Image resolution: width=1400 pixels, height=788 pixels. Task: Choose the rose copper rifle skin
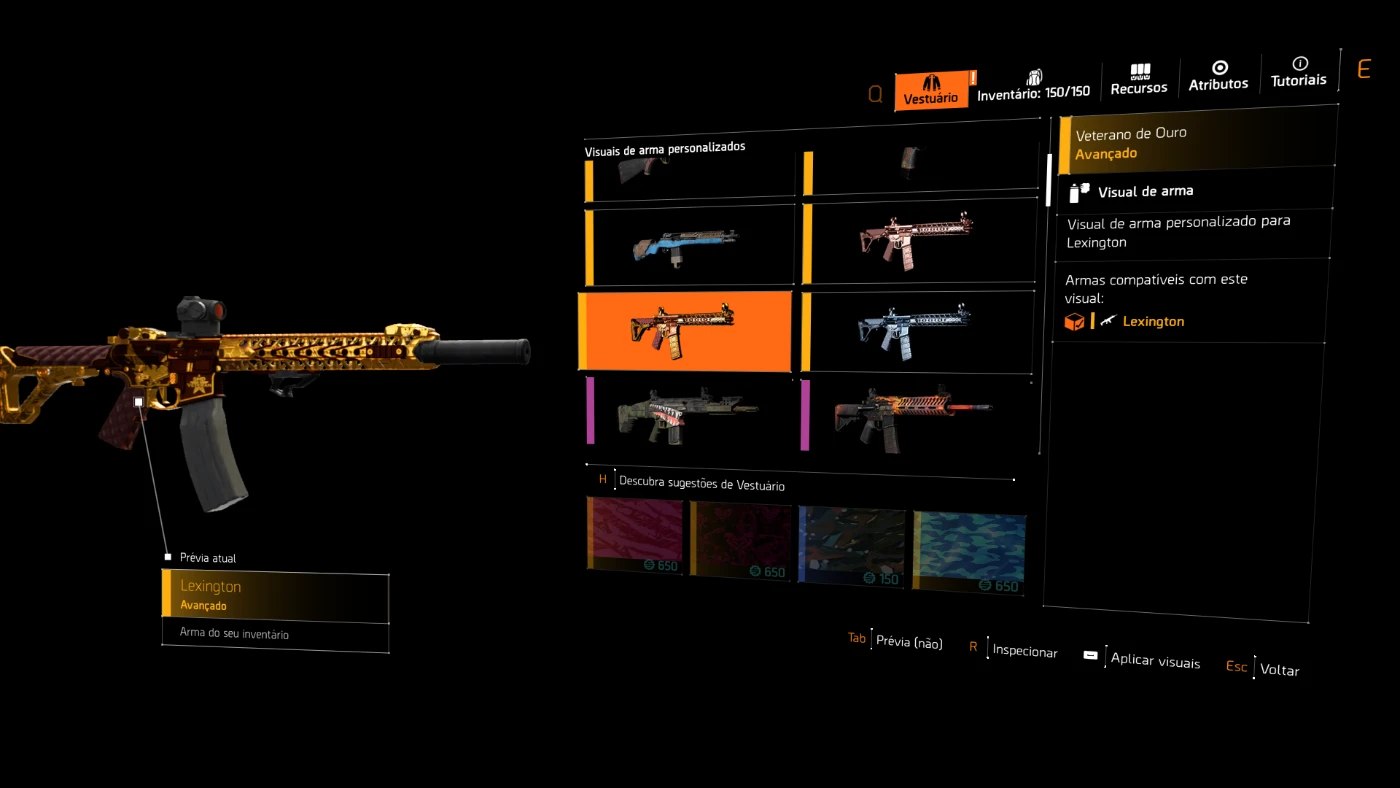pyautogui.click(x=916, y=240)
